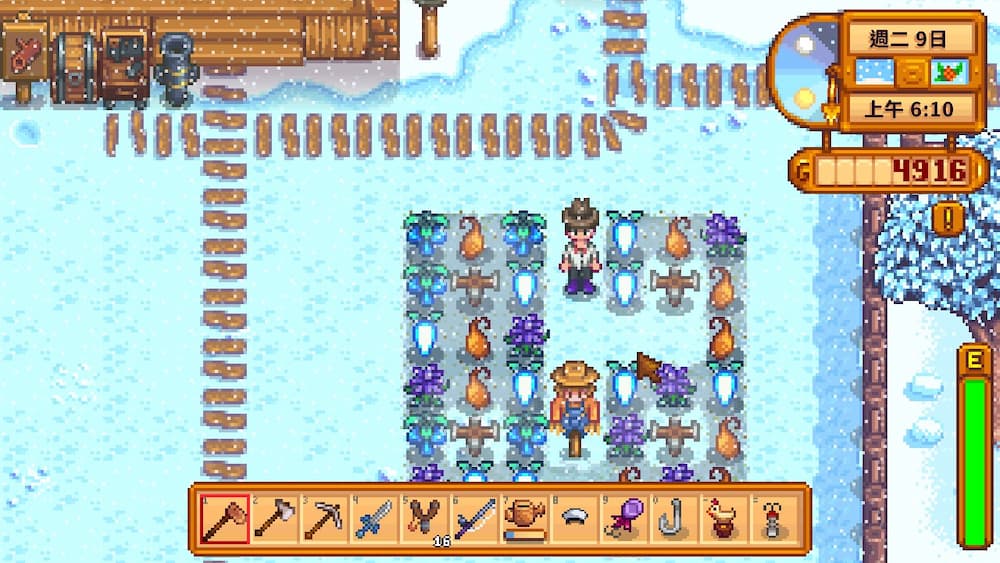Select the hoe in the first hotbar slot
Image resolution: width=1000 pixels, height=563 pixels.
point(225,519)
